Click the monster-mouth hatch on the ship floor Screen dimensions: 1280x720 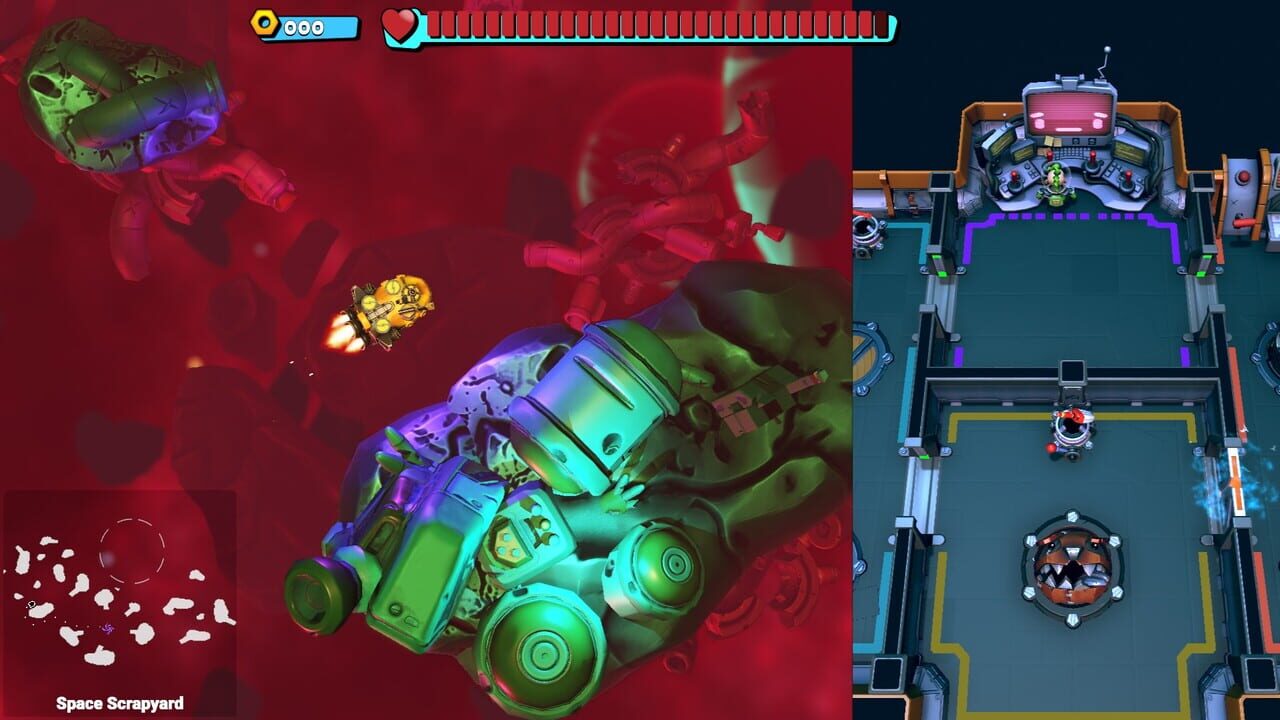tap(1070, 570)
